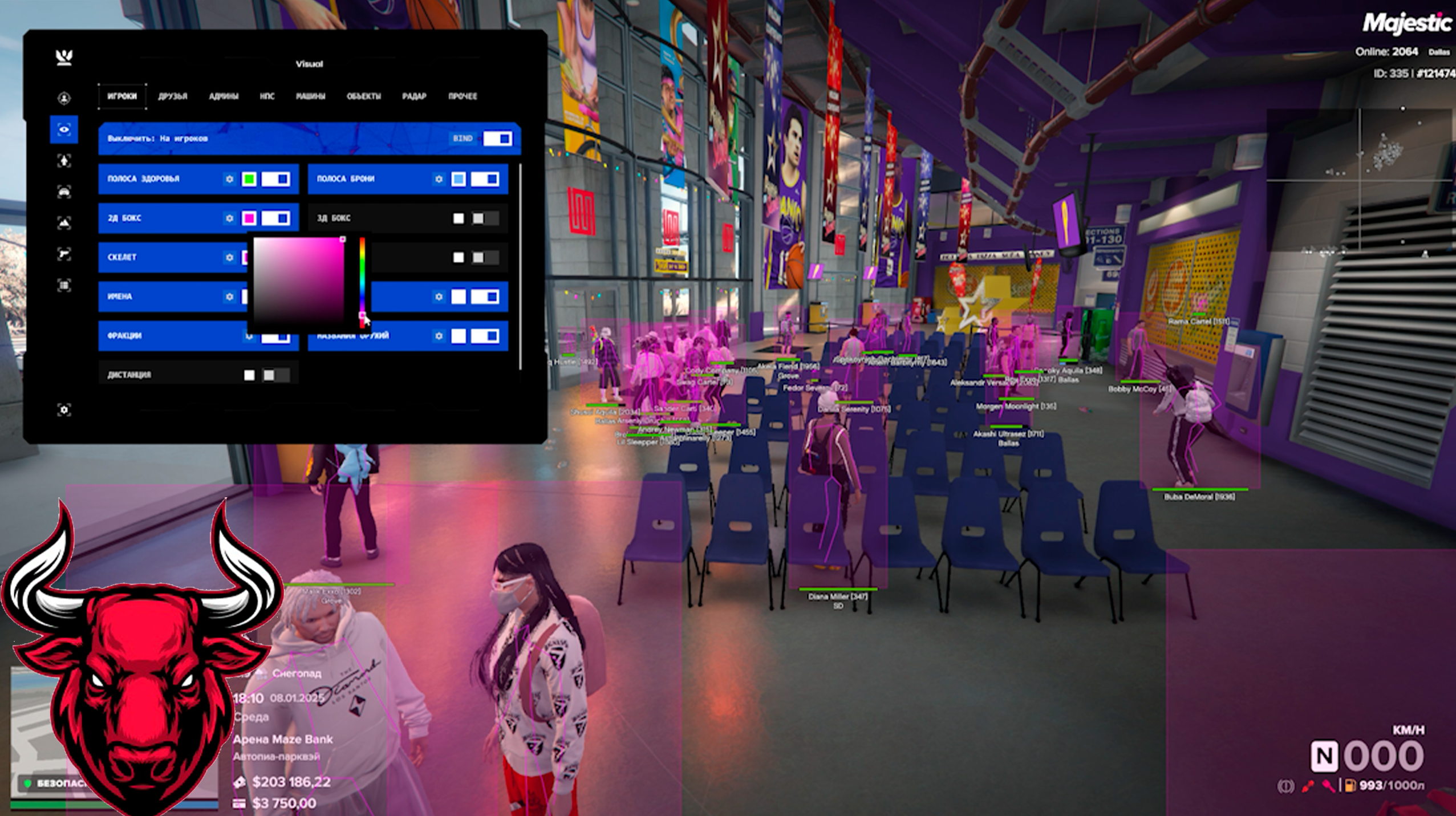1456x816 pixels.
Task: Choose the Прочее tab
Action: (x=463, y=96)
